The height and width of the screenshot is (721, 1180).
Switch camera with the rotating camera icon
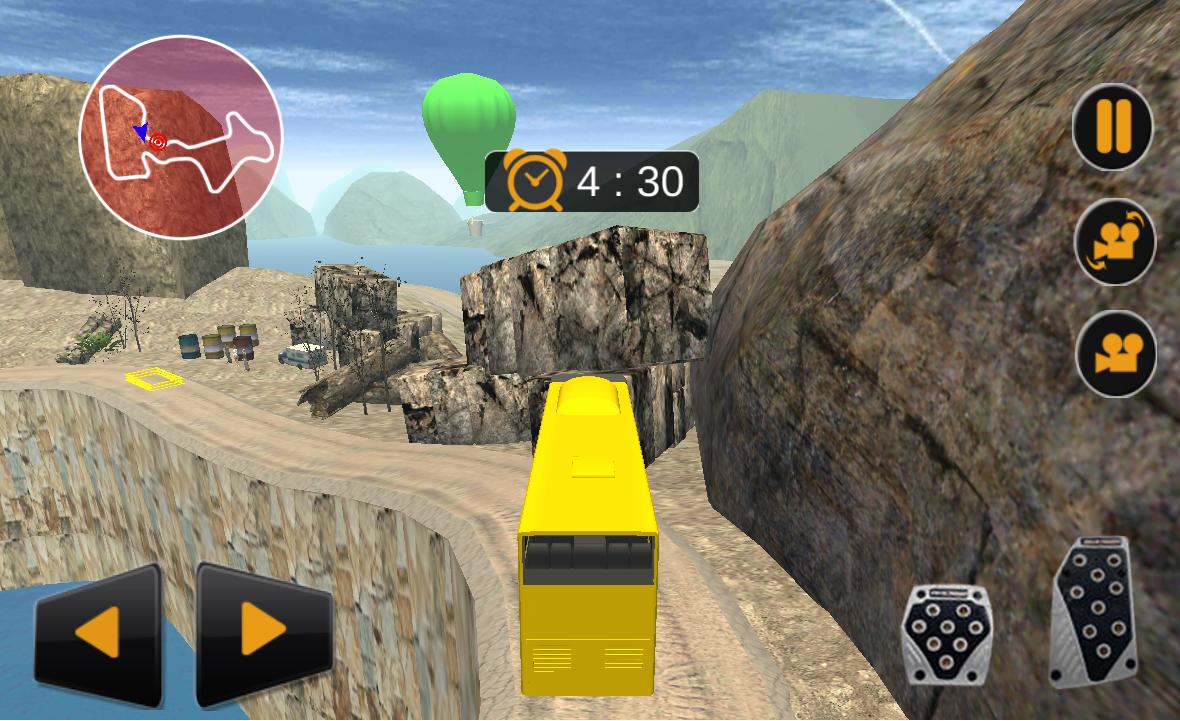1114,242
